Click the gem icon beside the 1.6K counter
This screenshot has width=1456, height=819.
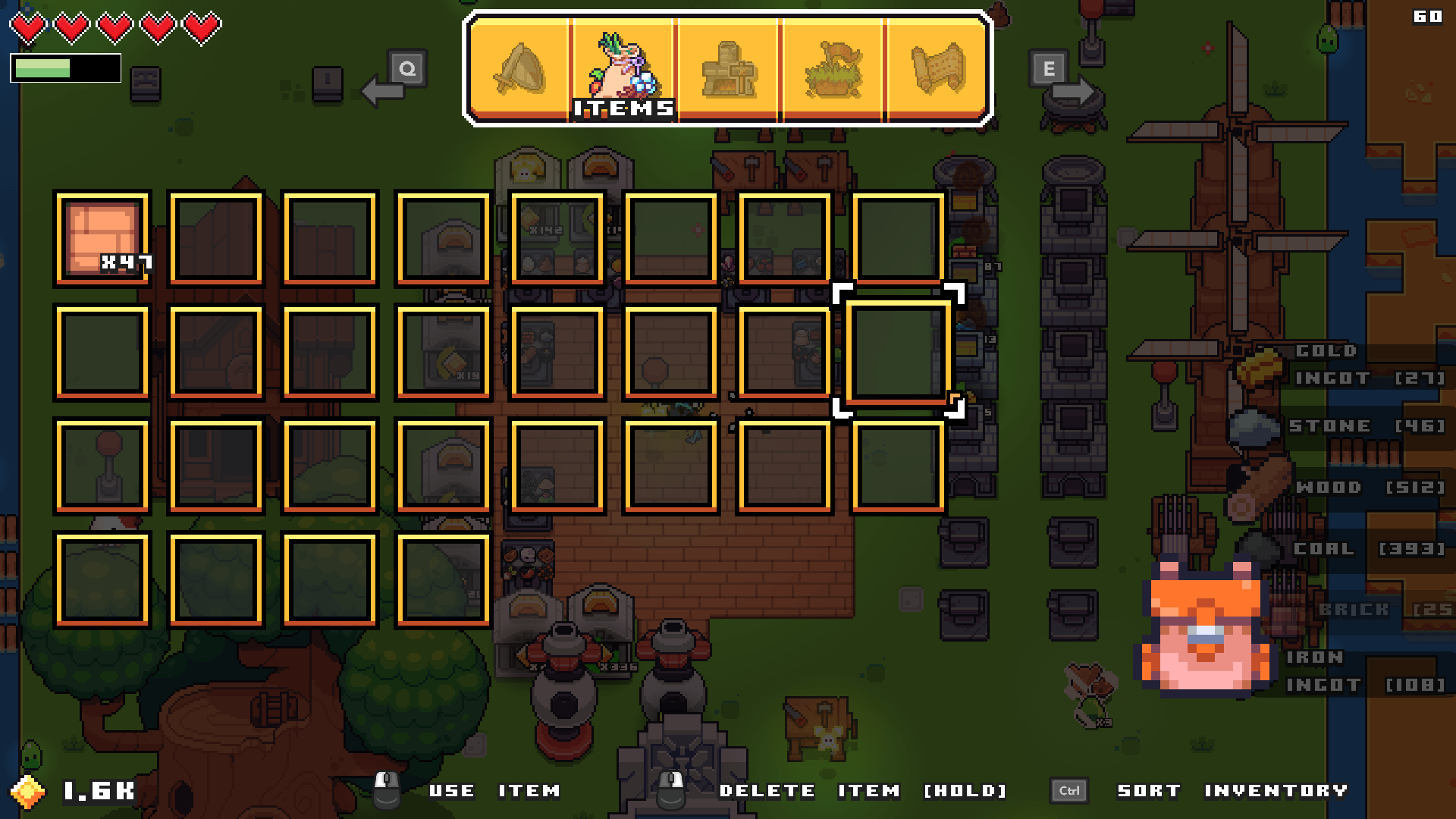tap(28, 791)
